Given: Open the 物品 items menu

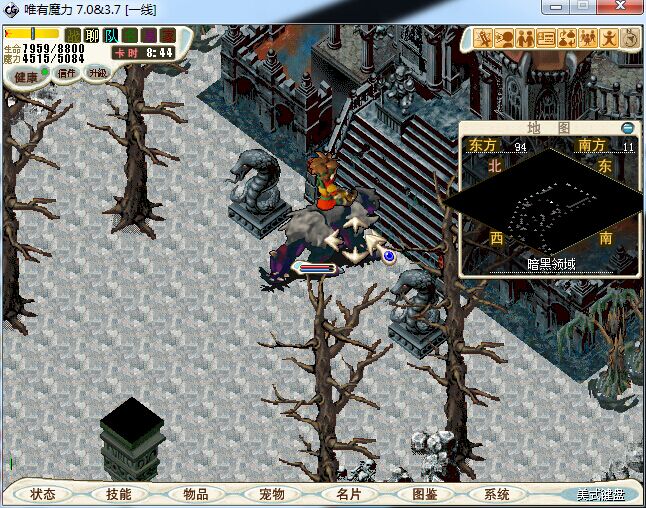Looking at the screenshot, I should coord(195,494).
